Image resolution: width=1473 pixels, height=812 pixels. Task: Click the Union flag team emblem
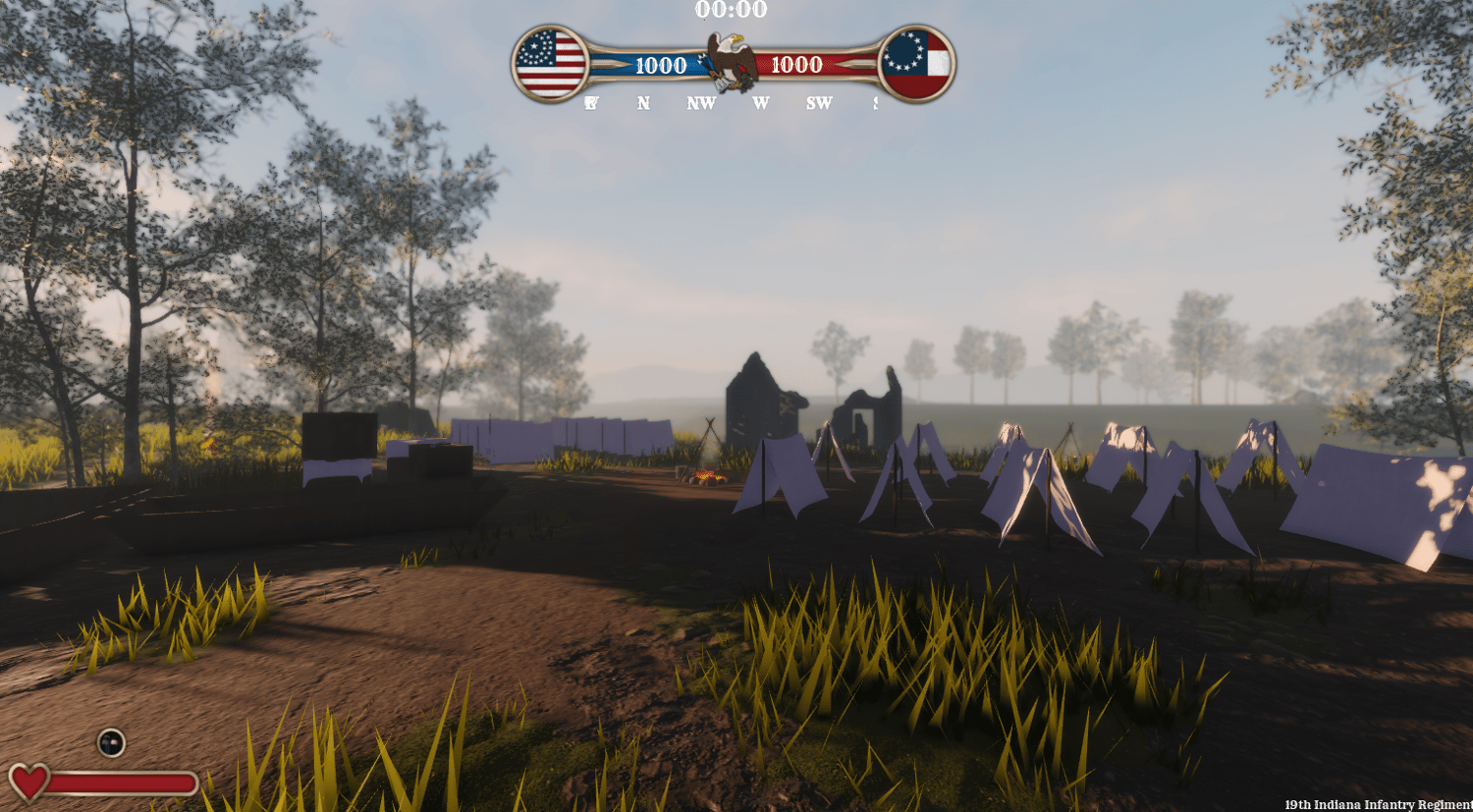point(550,64)
